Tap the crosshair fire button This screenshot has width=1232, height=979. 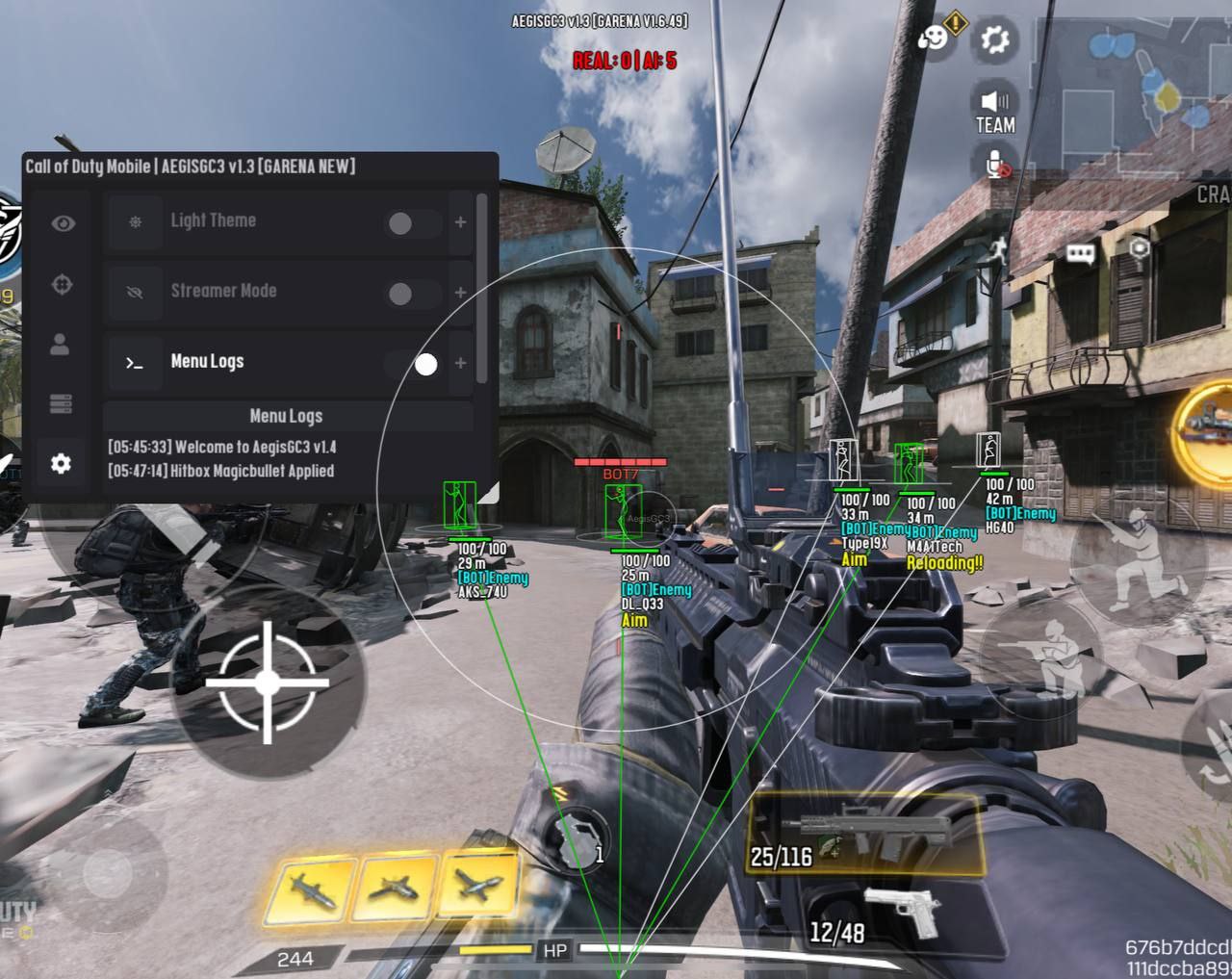tap(268, 683)
